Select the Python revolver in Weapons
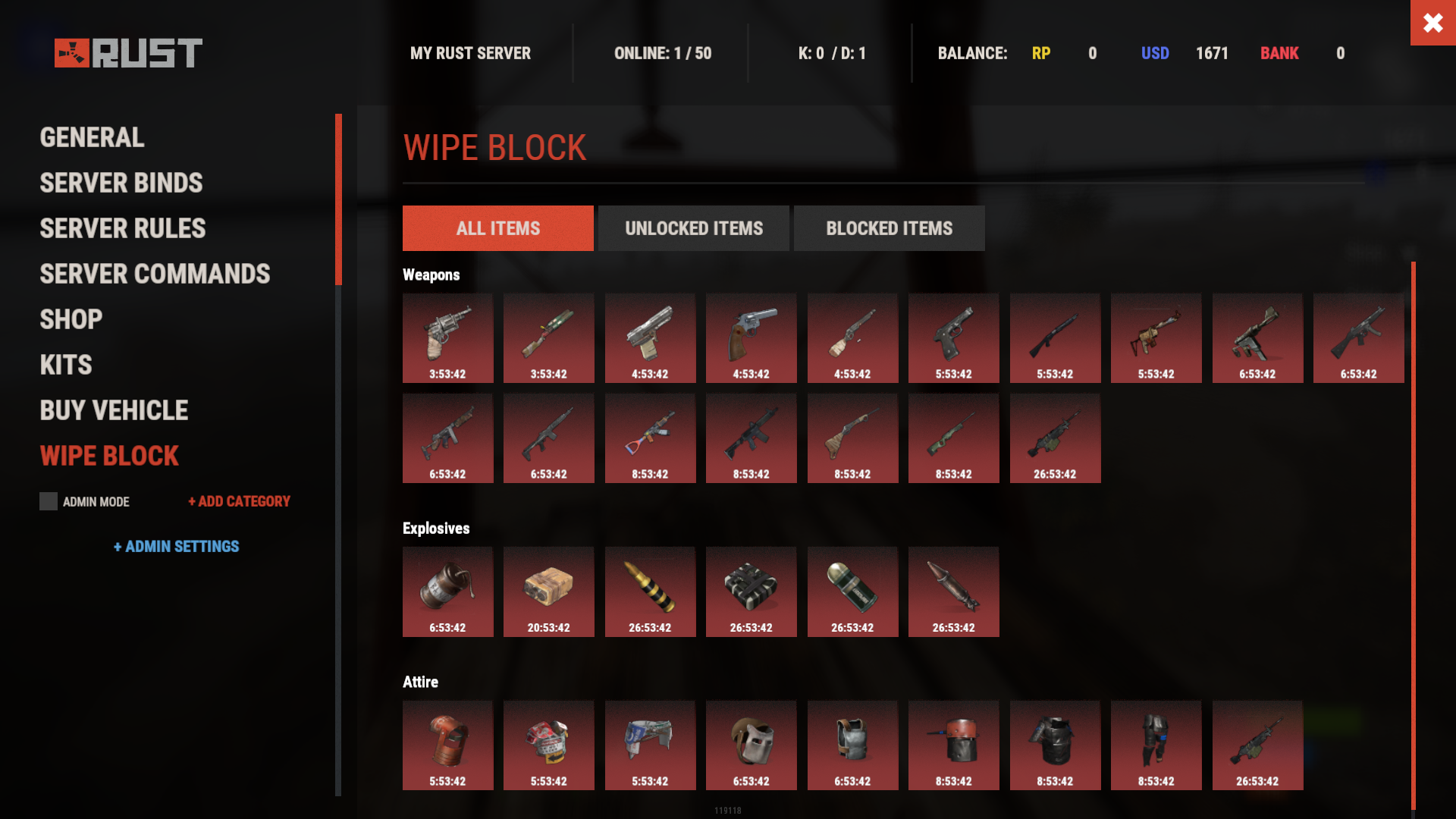 click(x=752, y=338)
